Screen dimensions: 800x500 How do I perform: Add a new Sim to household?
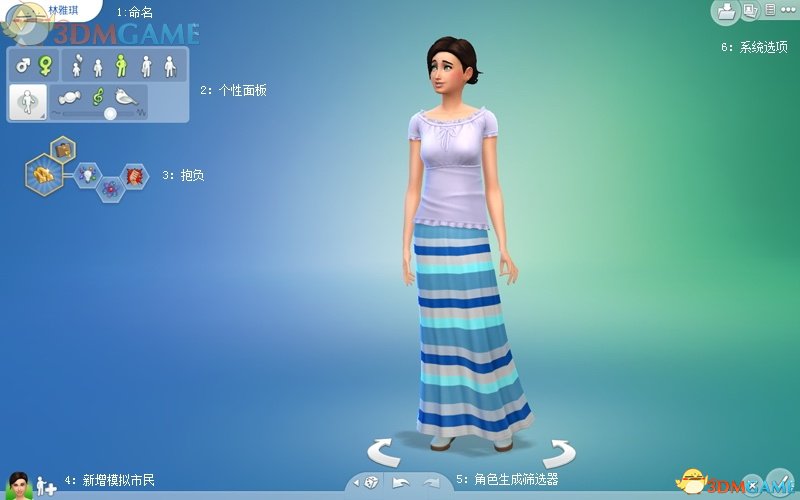pos(46,486)
